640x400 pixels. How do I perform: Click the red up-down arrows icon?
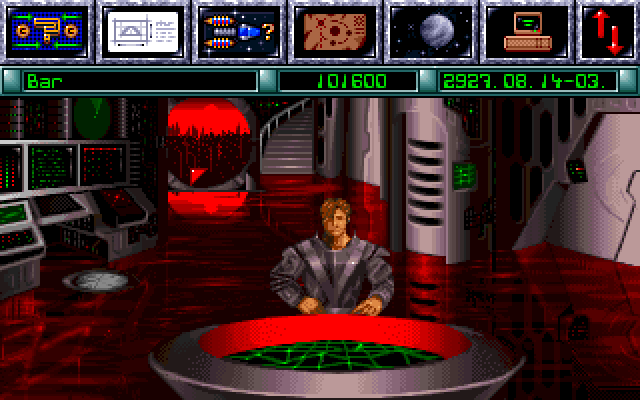click(x=607, y=32)
